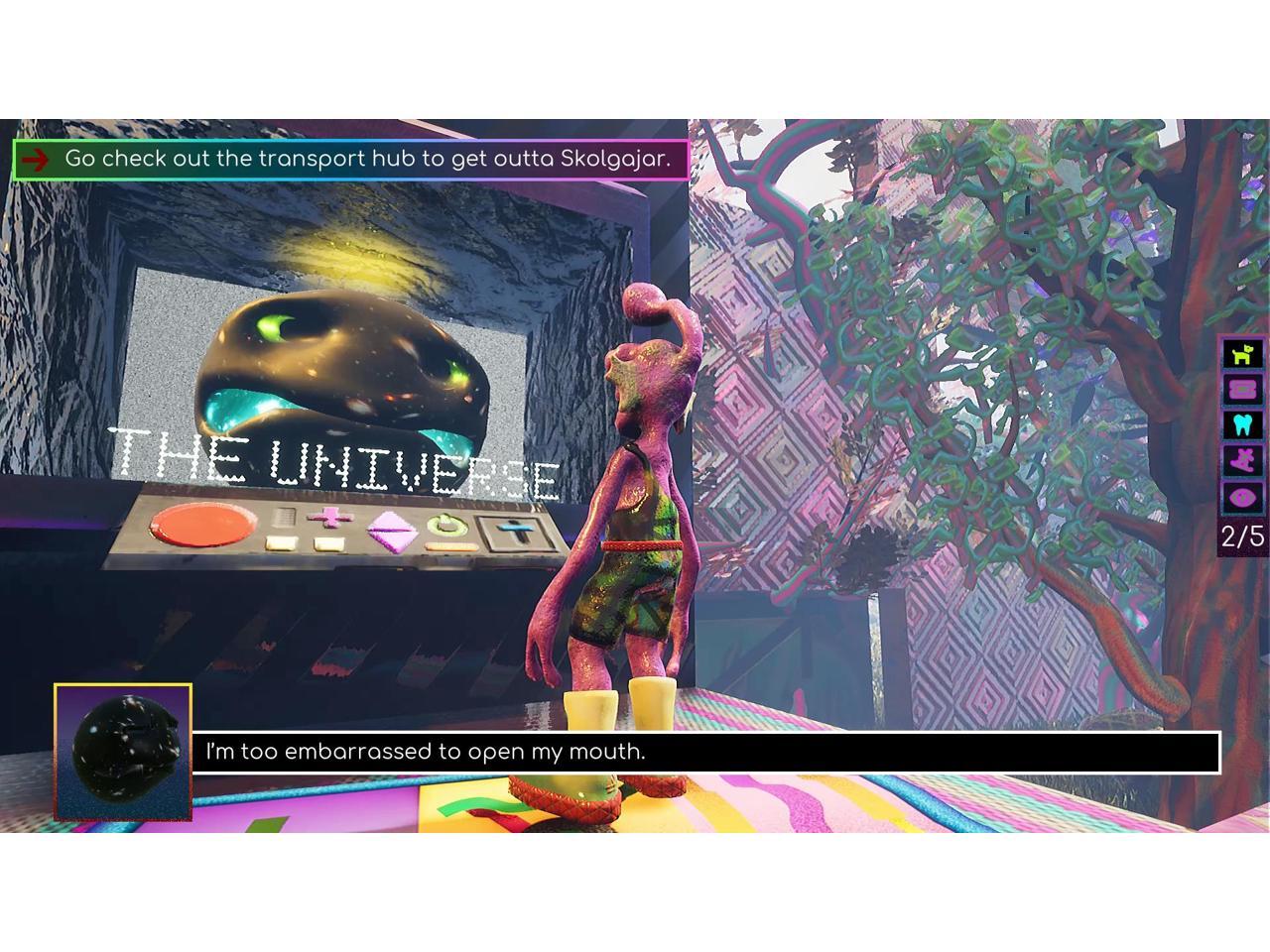Click the transport hub objective tracker
This screenshot has height=952, width=1270.
pos(350,159)
